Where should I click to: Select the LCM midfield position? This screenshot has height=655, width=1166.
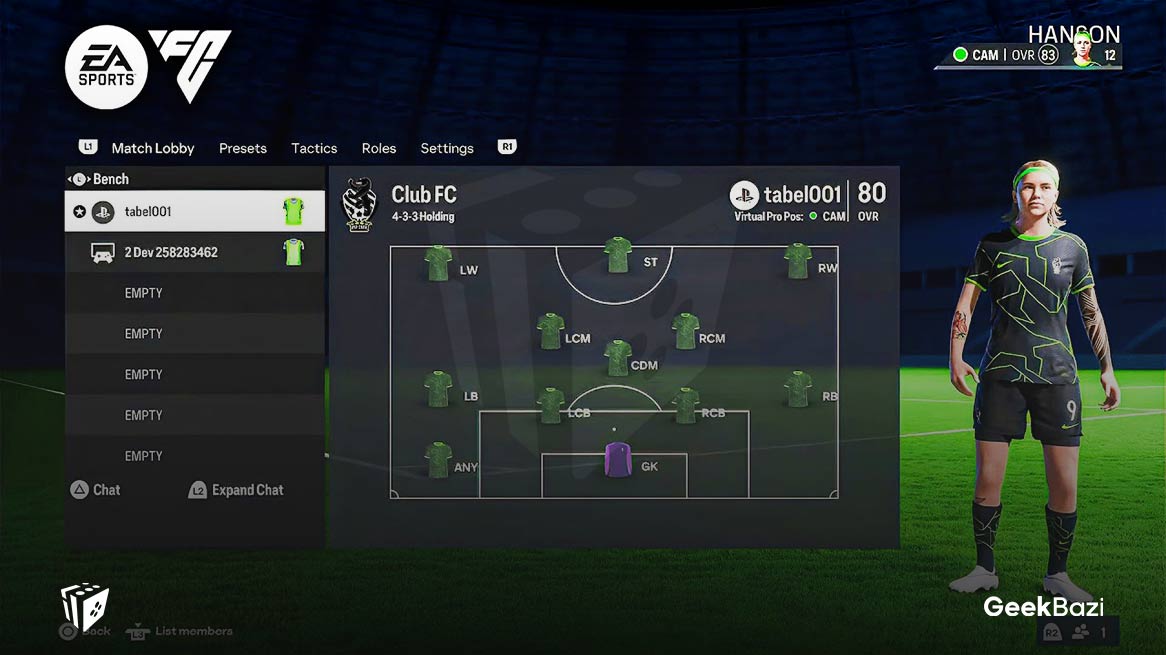click(x=551, y=332)
